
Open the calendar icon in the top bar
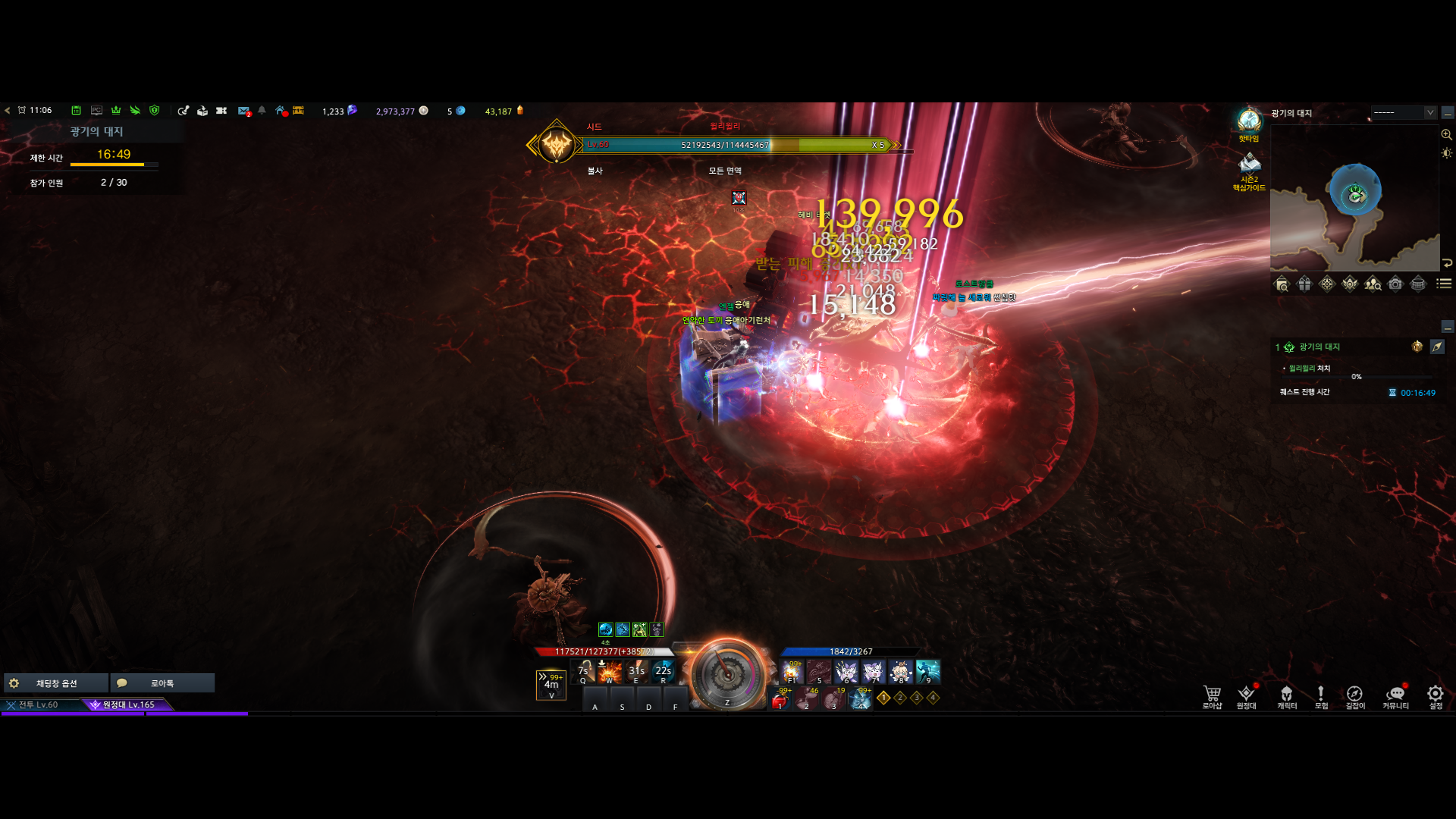(x=76, y=111)
